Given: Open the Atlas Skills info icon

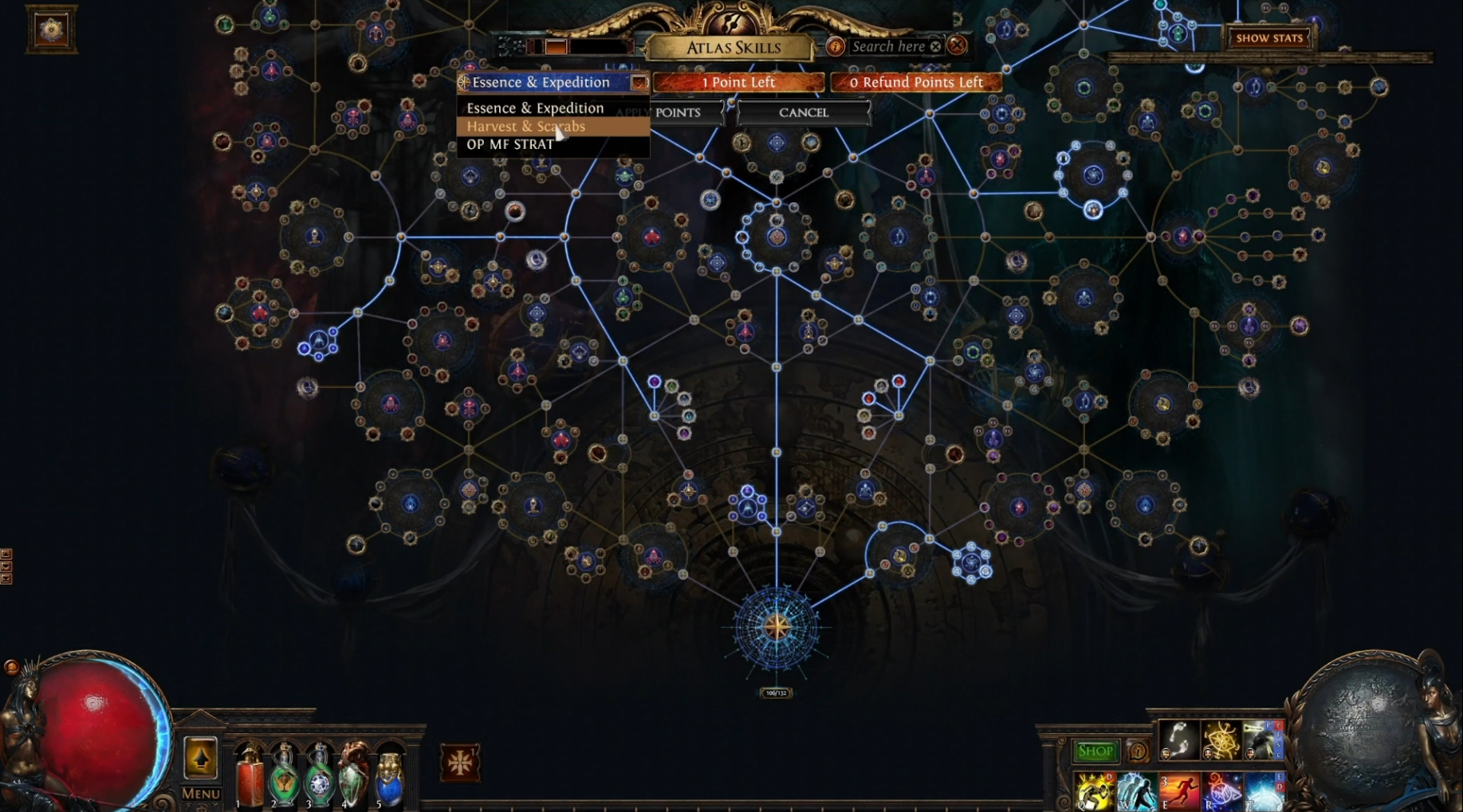Looking at the screenshot, I should tap(835, 46).
